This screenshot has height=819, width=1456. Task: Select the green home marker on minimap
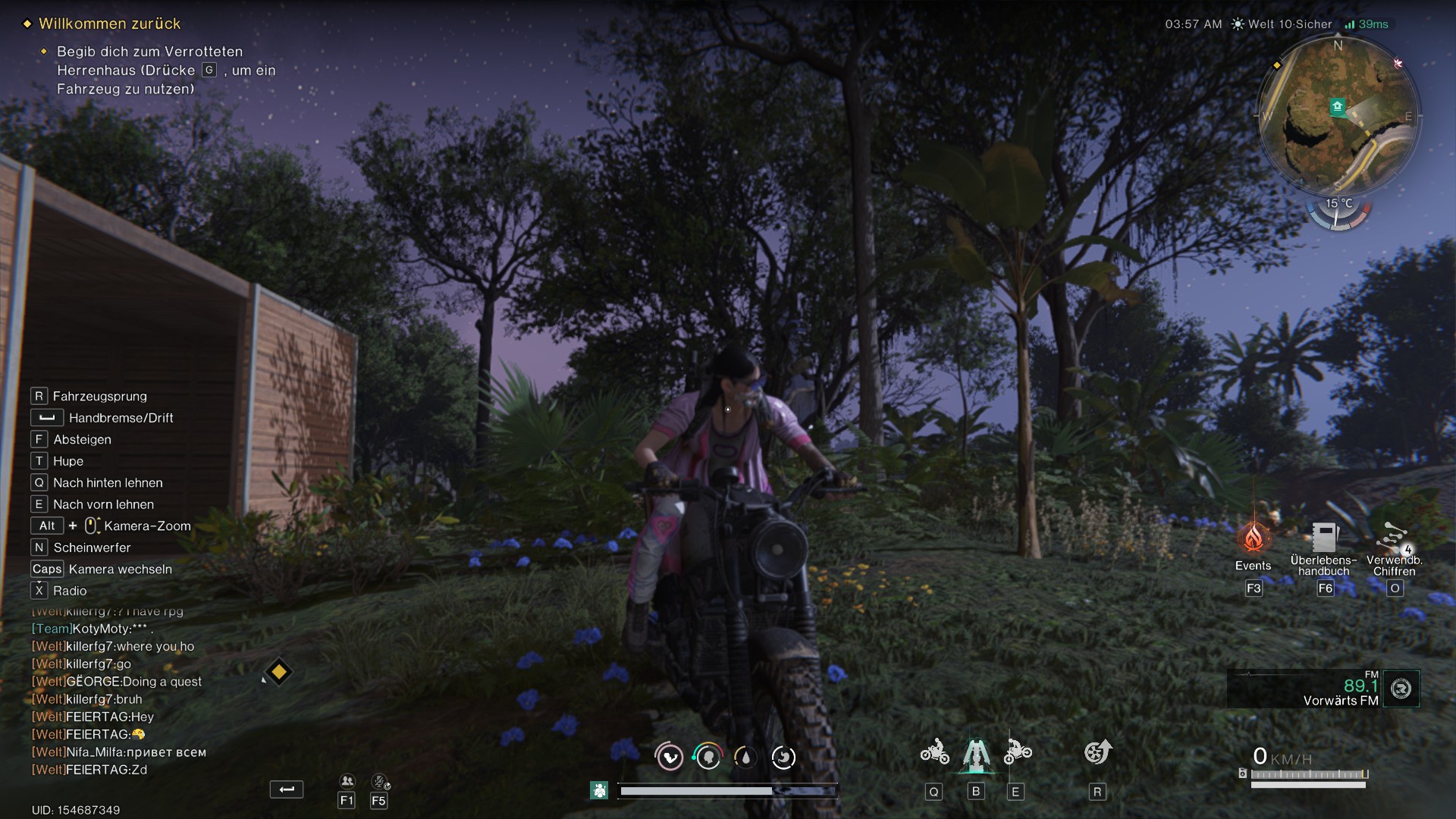click(1338, 107)
